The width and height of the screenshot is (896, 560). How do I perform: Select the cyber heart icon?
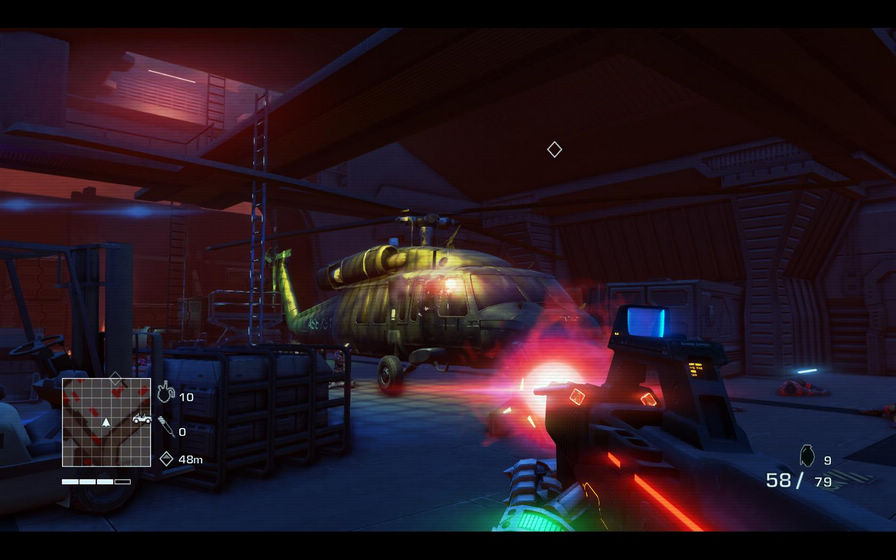click(166, 395)
